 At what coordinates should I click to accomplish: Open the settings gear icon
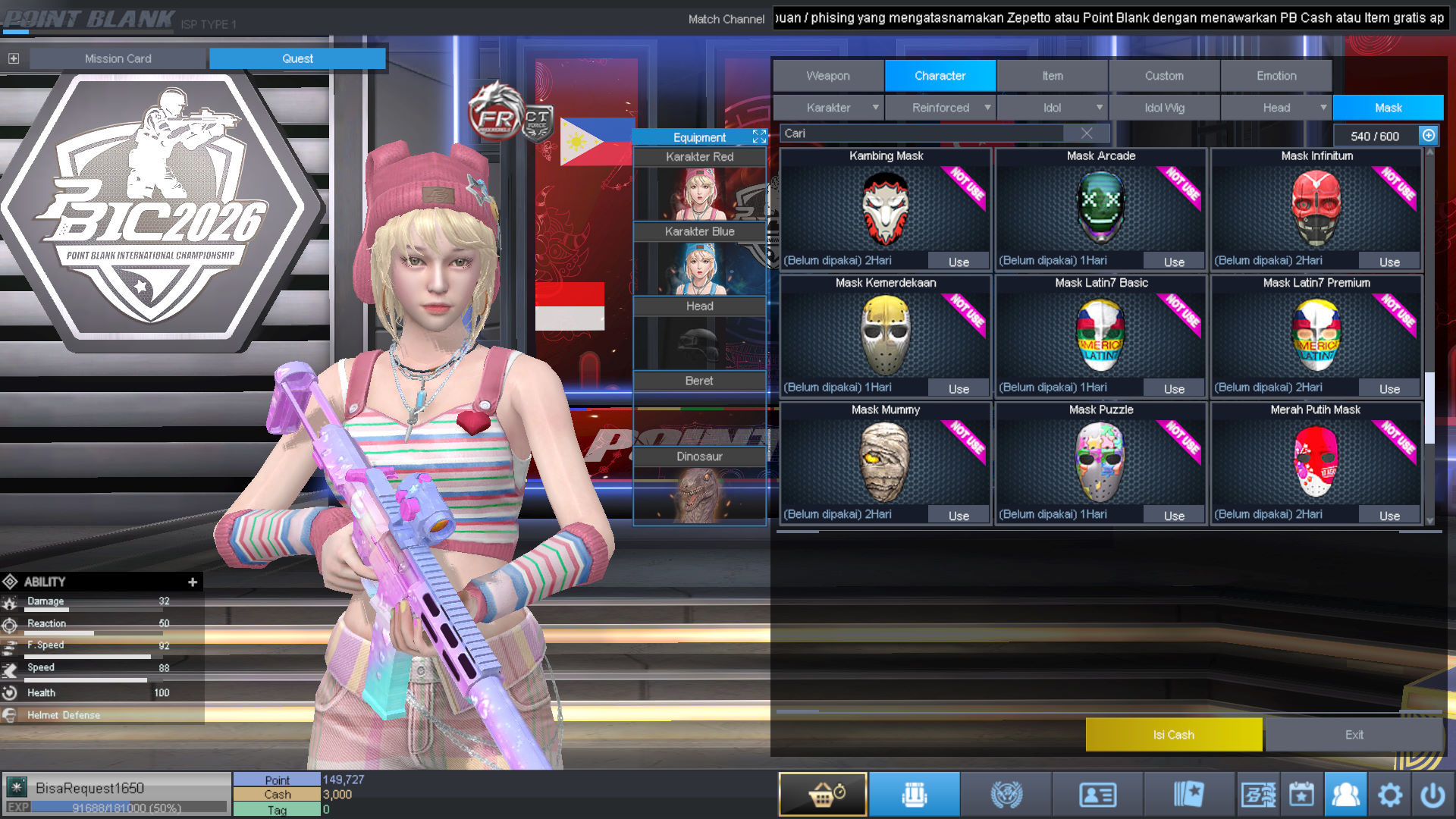[x=1391, y=793]
